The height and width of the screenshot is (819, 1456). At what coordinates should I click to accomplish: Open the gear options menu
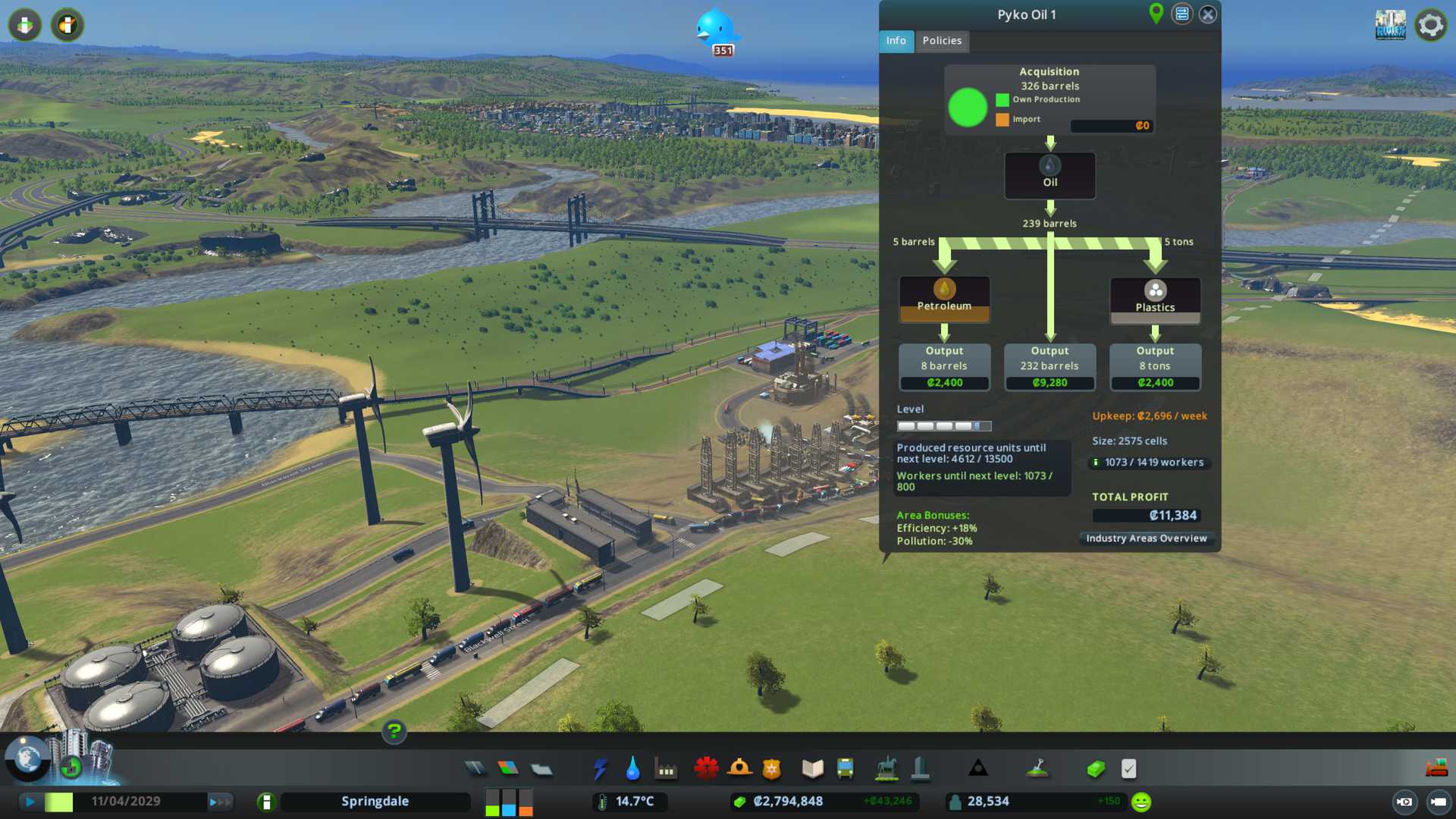1430,25
